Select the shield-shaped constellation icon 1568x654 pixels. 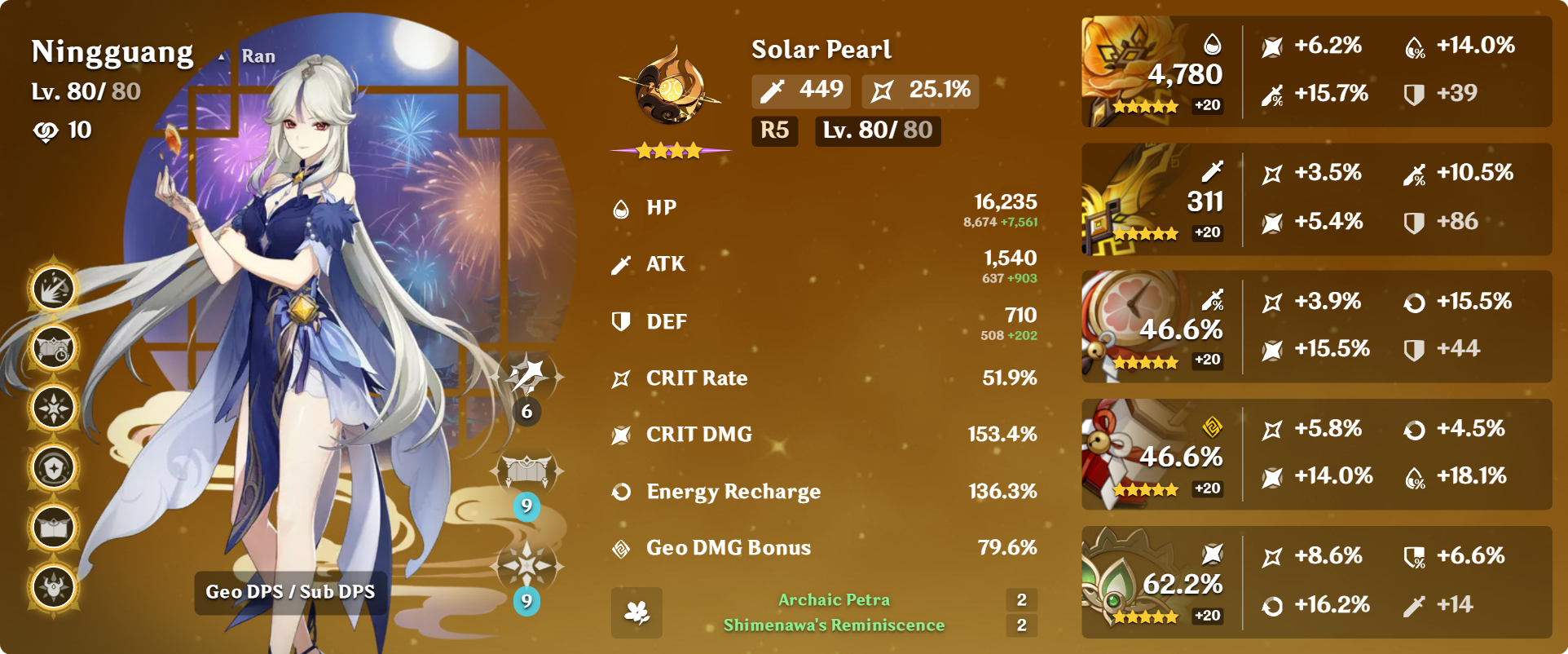[x=54, y=467]
